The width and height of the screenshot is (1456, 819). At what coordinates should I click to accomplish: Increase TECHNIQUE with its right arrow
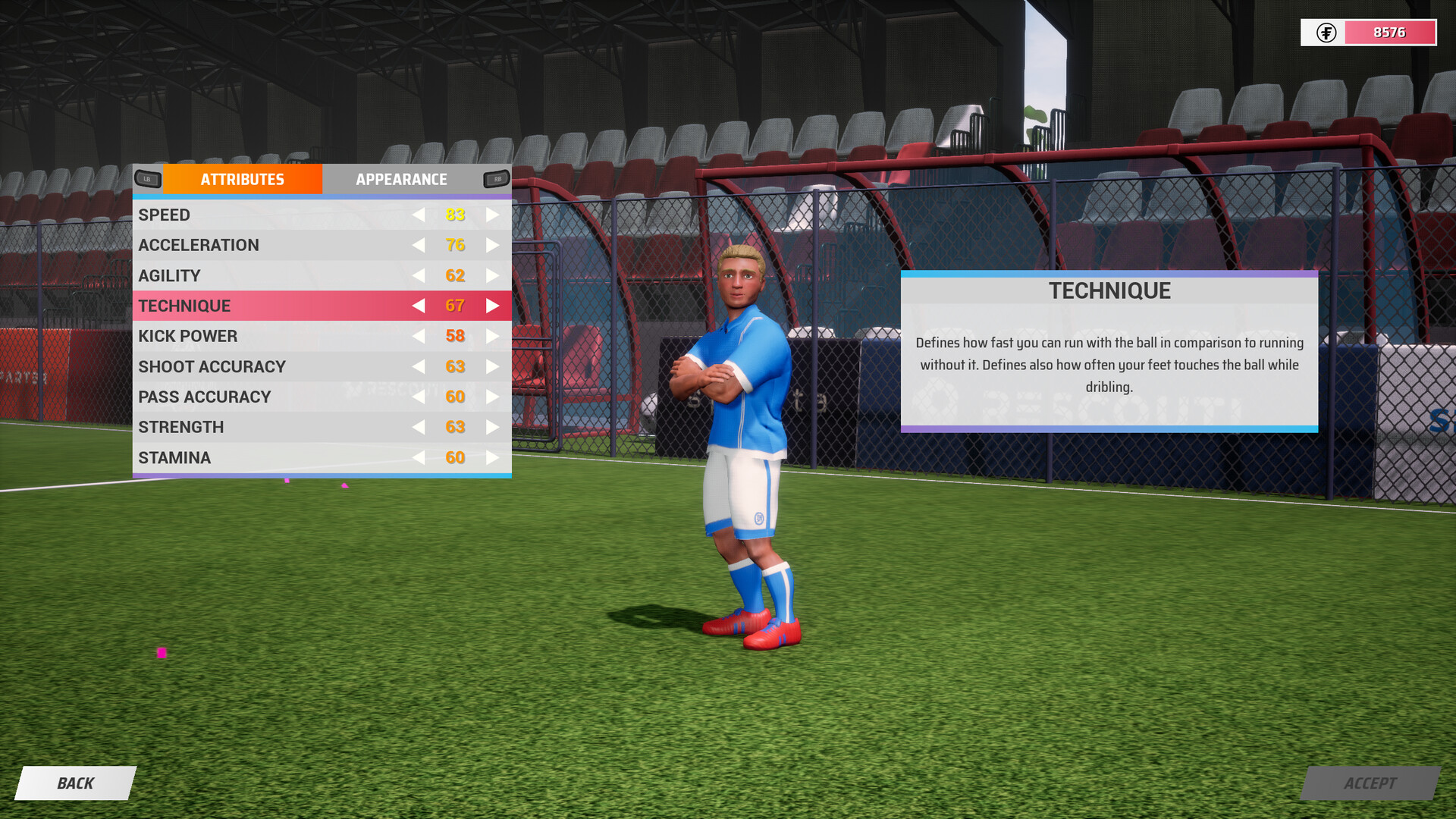(x=493, y=306)
